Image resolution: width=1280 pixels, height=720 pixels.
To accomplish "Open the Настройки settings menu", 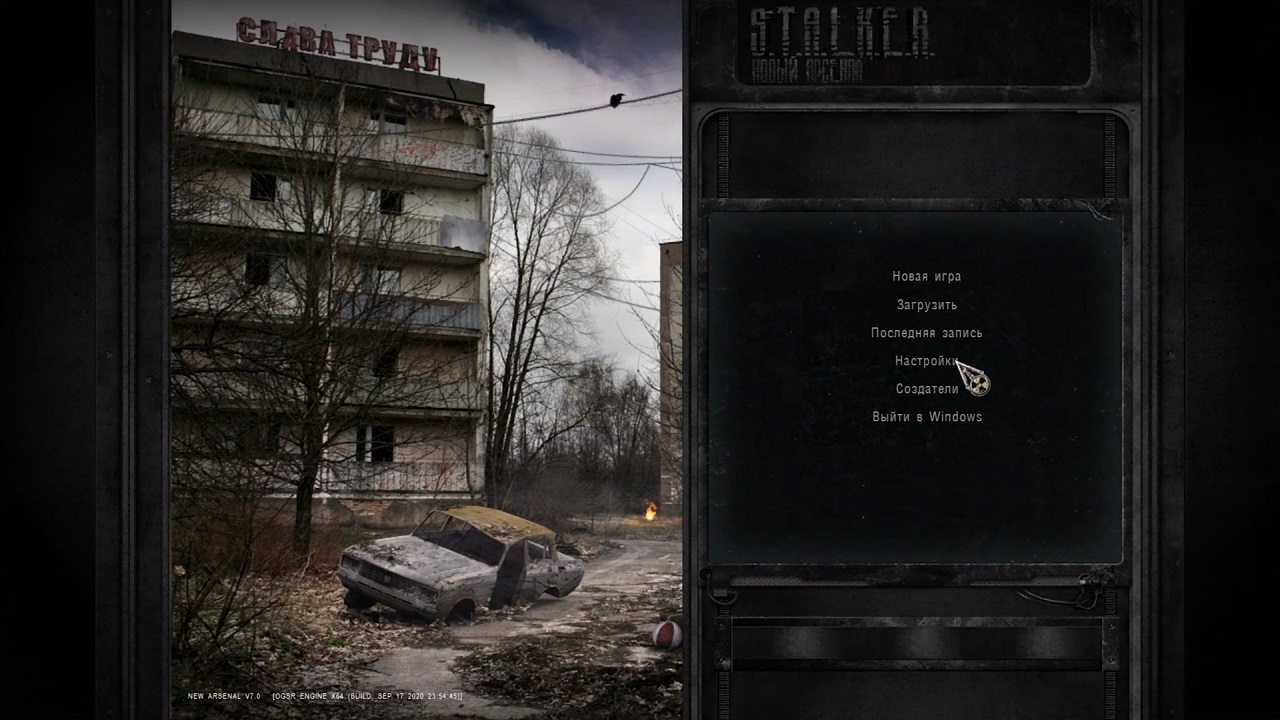I will pos(924,361).
